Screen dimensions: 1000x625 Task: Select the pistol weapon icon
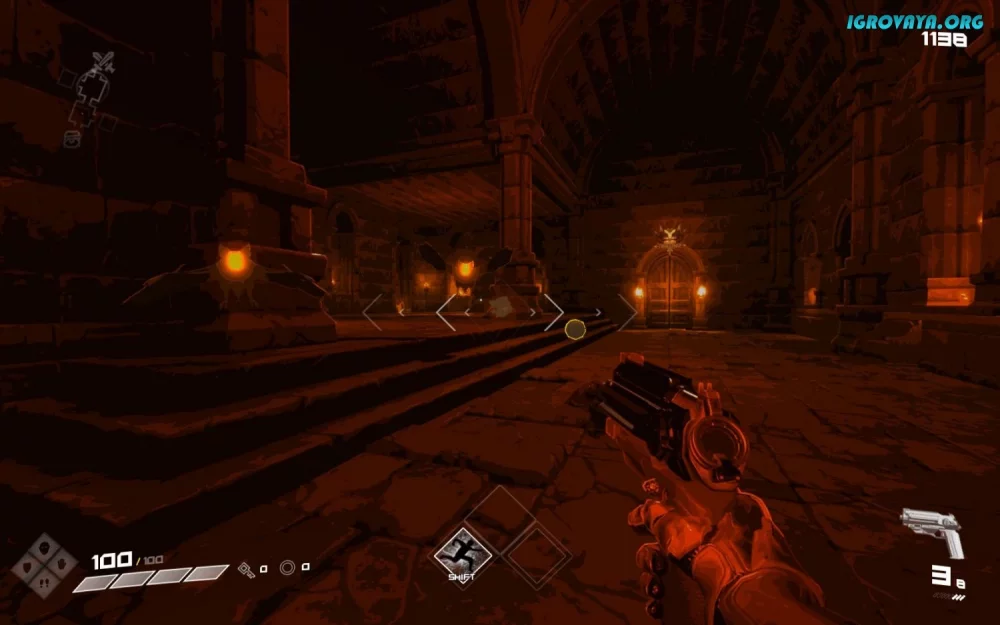click(931, 529)
